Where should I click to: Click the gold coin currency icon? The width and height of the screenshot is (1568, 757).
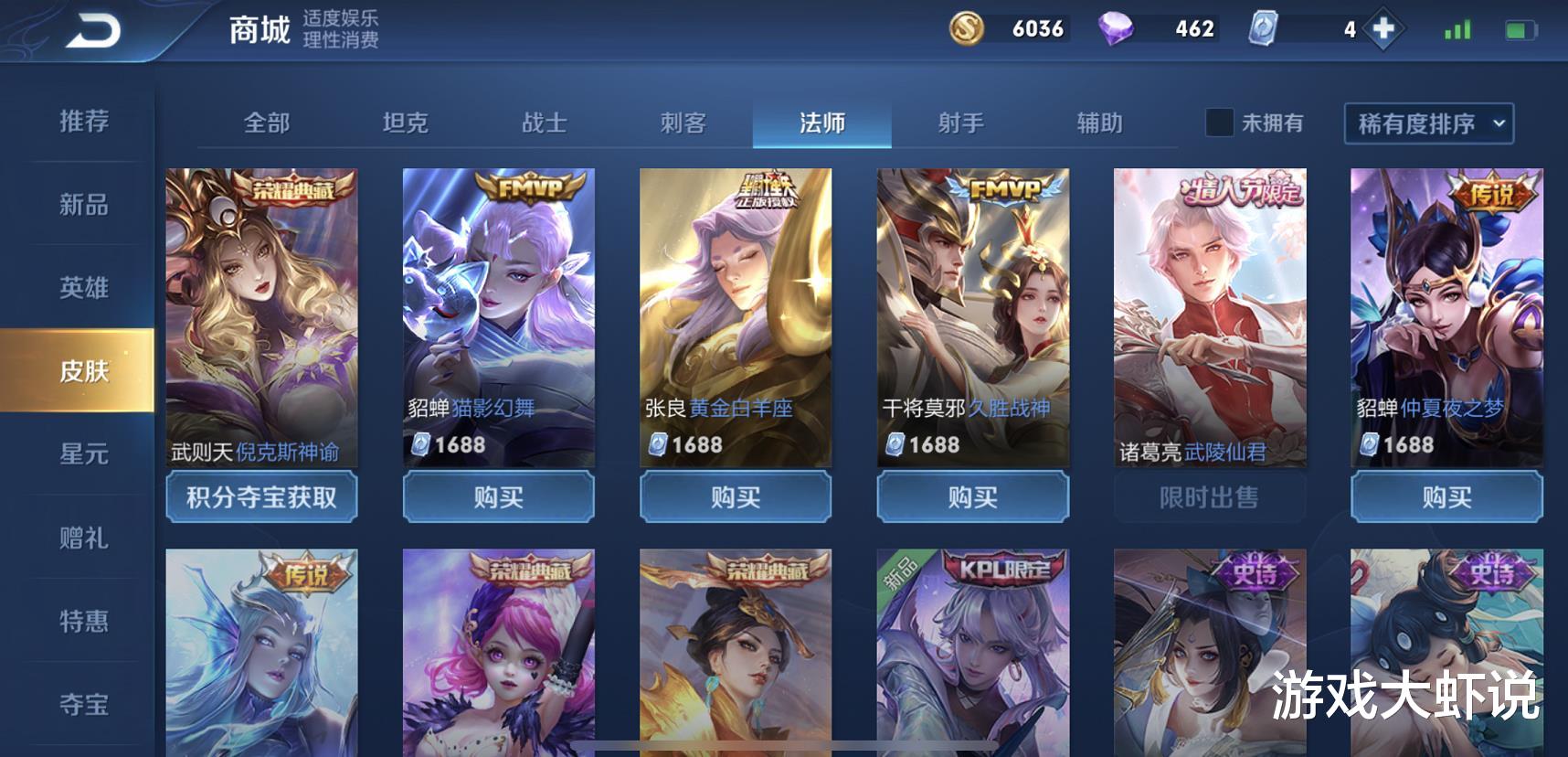click(968, 30)
